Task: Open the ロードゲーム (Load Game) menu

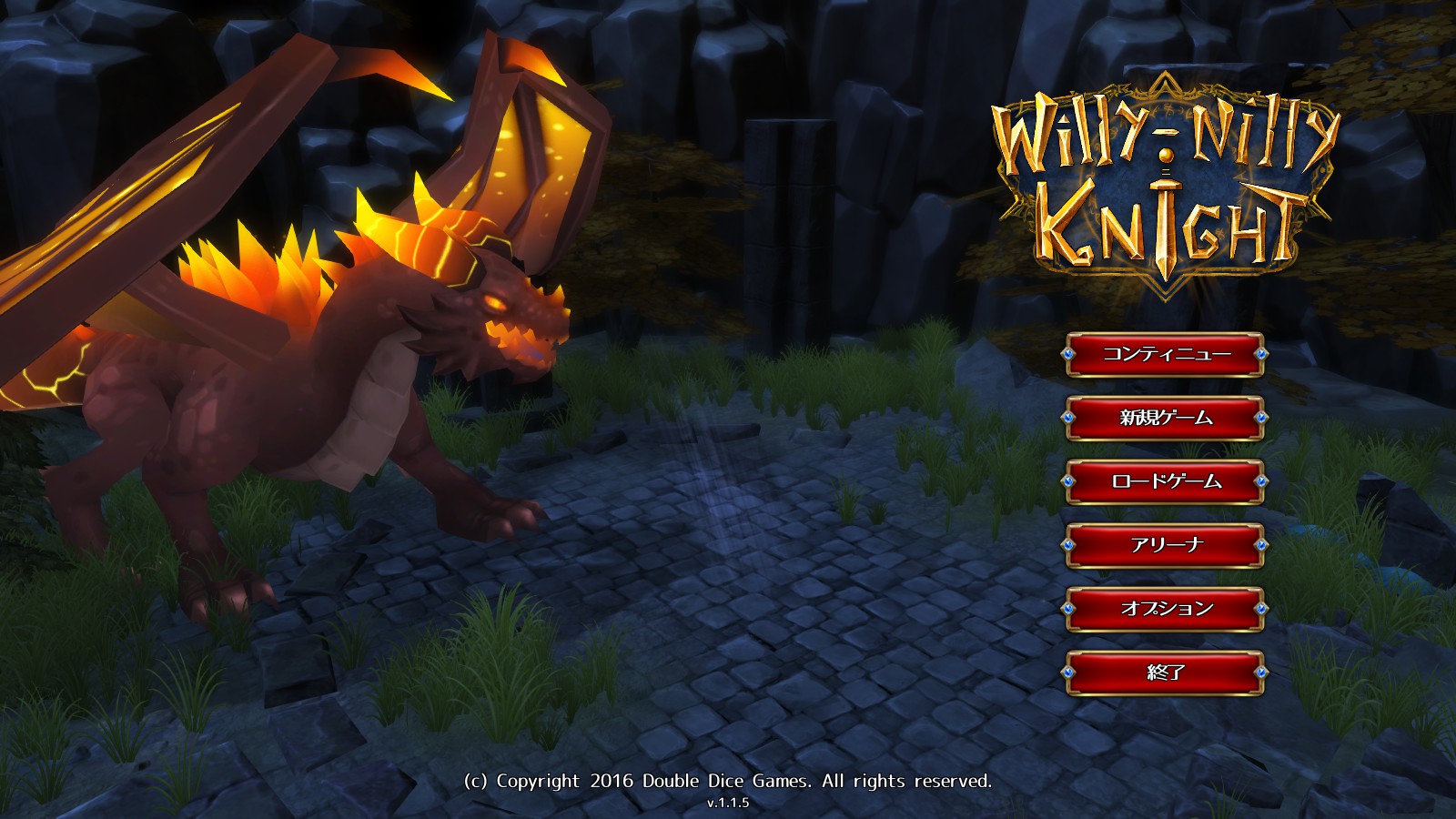Action: pyautogui.click(x=1166, y=481)
